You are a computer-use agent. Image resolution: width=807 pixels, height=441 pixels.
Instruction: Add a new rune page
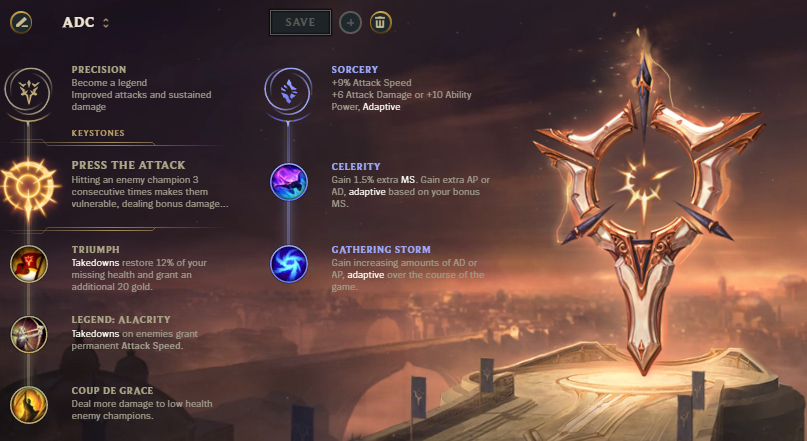coord(350,22)
